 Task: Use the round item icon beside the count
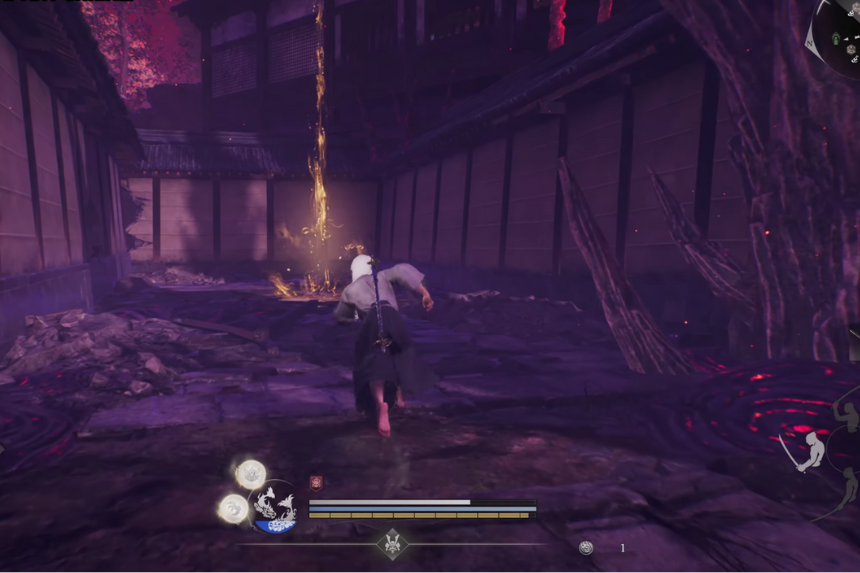(x=586, y=547)
